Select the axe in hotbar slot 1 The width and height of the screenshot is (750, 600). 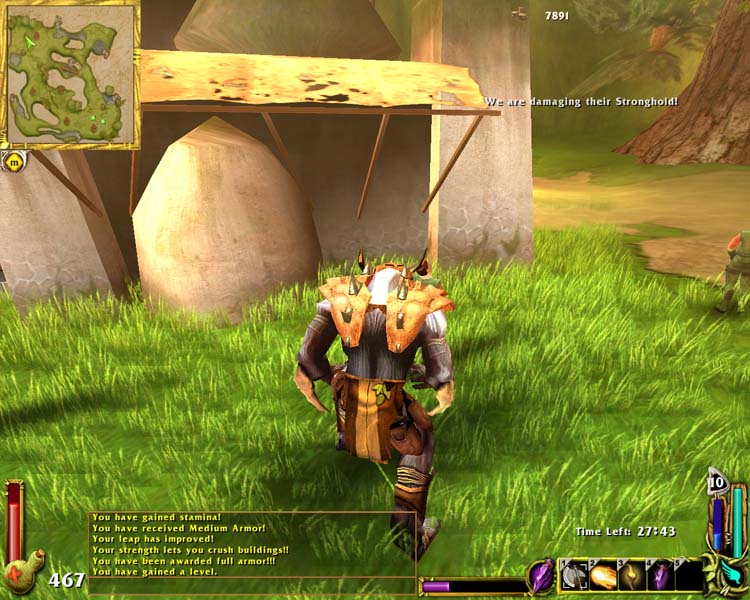click(574, 576)
